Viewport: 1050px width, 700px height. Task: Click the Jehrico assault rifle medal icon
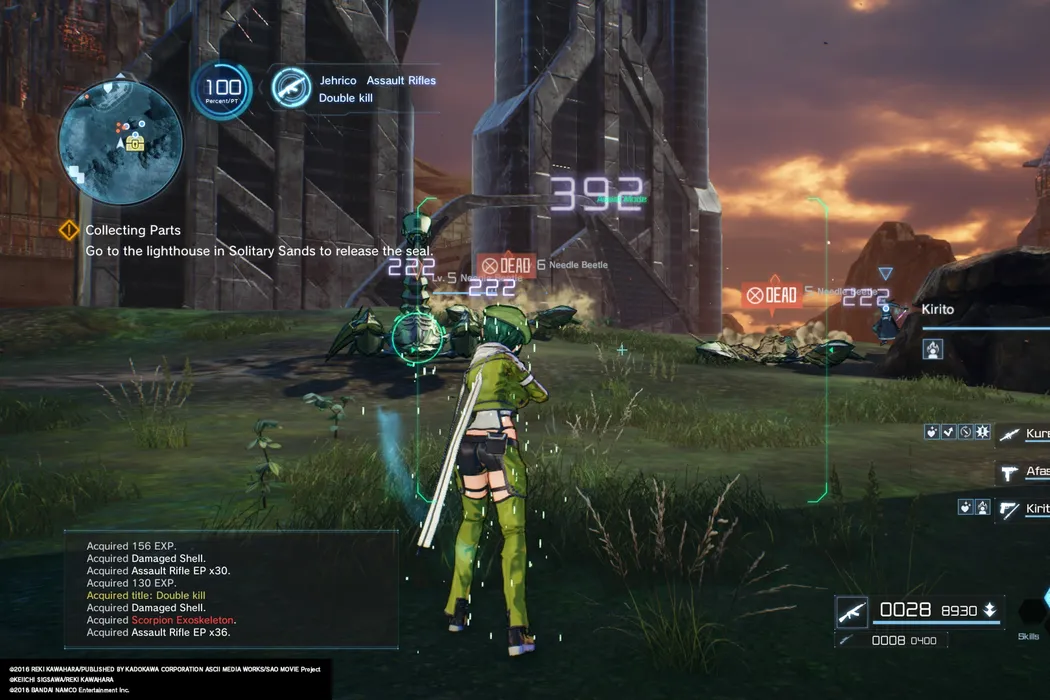291,88
